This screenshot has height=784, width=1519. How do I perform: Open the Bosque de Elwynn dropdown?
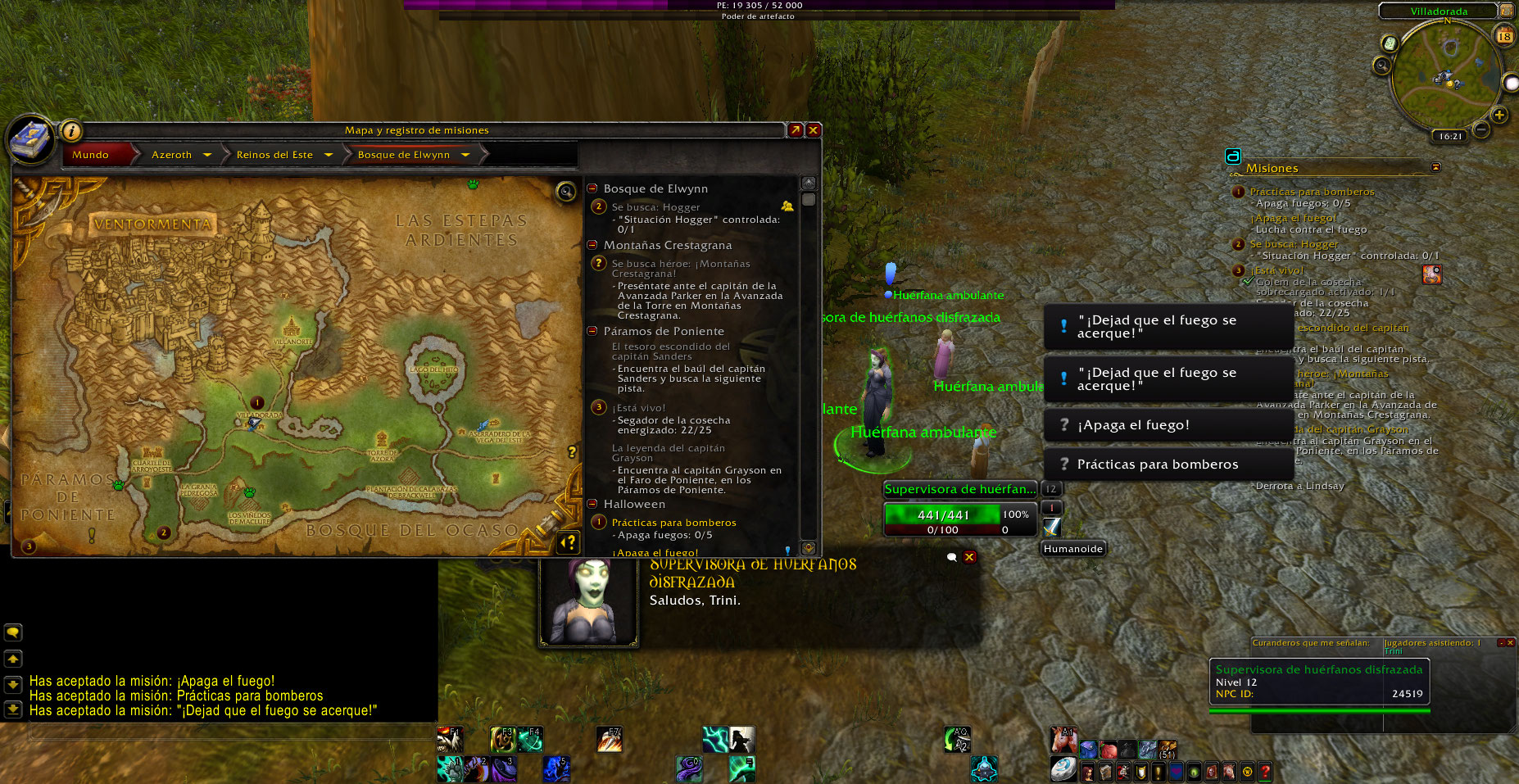pyautogui.click(x=465, y=155)
